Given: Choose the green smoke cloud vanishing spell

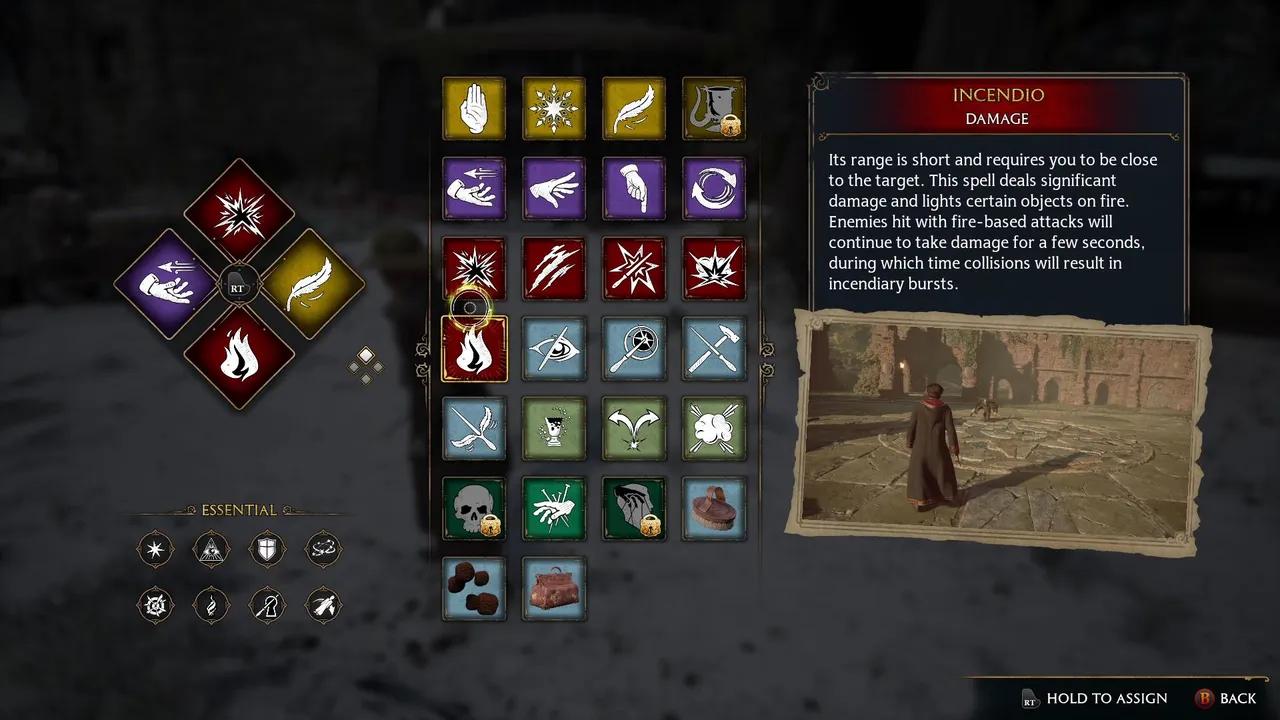Looking at the screenshot, I should 714,429.
